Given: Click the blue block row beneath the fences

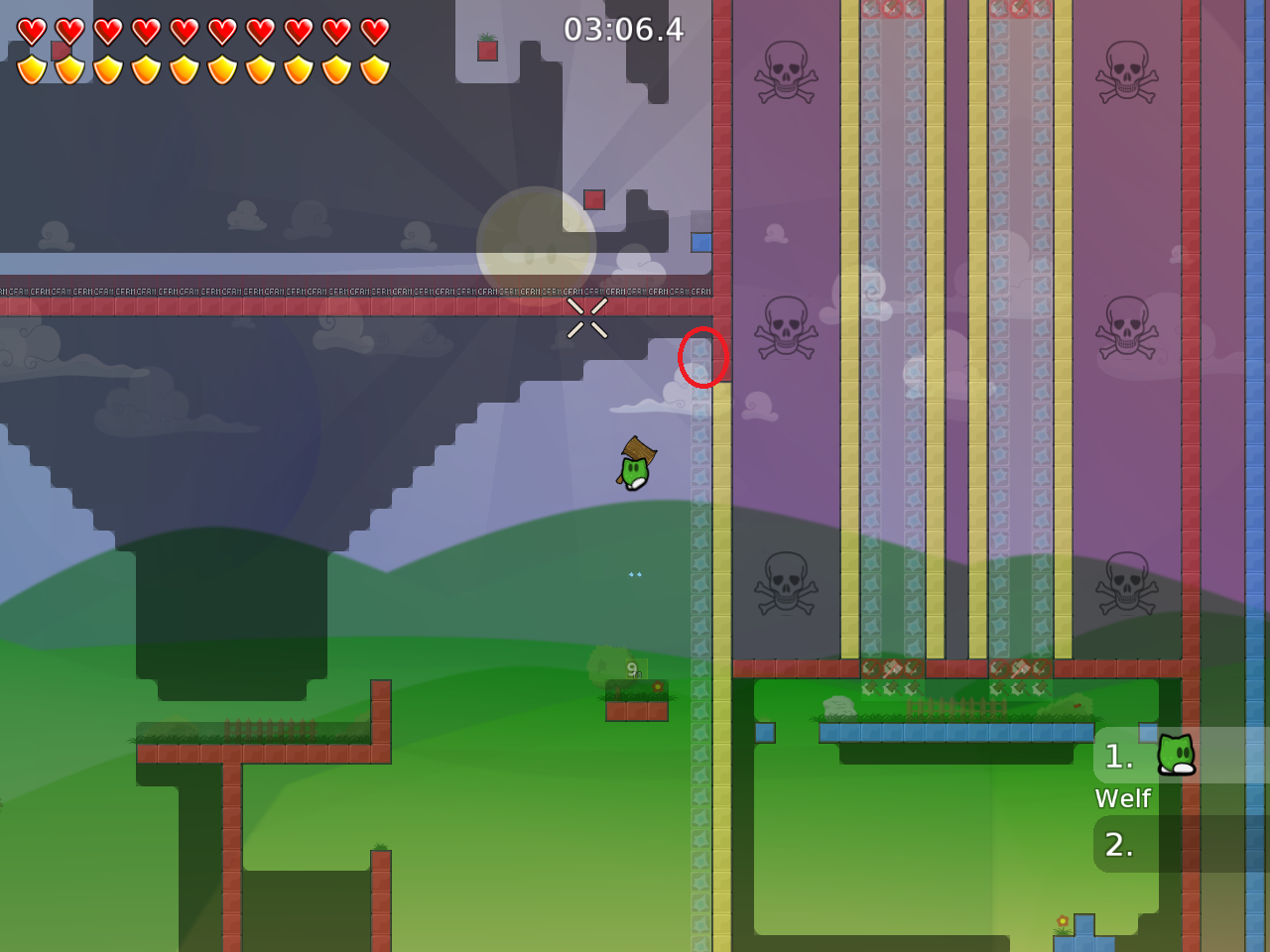Looking at the screenshot, I should (x=952, y=731).
